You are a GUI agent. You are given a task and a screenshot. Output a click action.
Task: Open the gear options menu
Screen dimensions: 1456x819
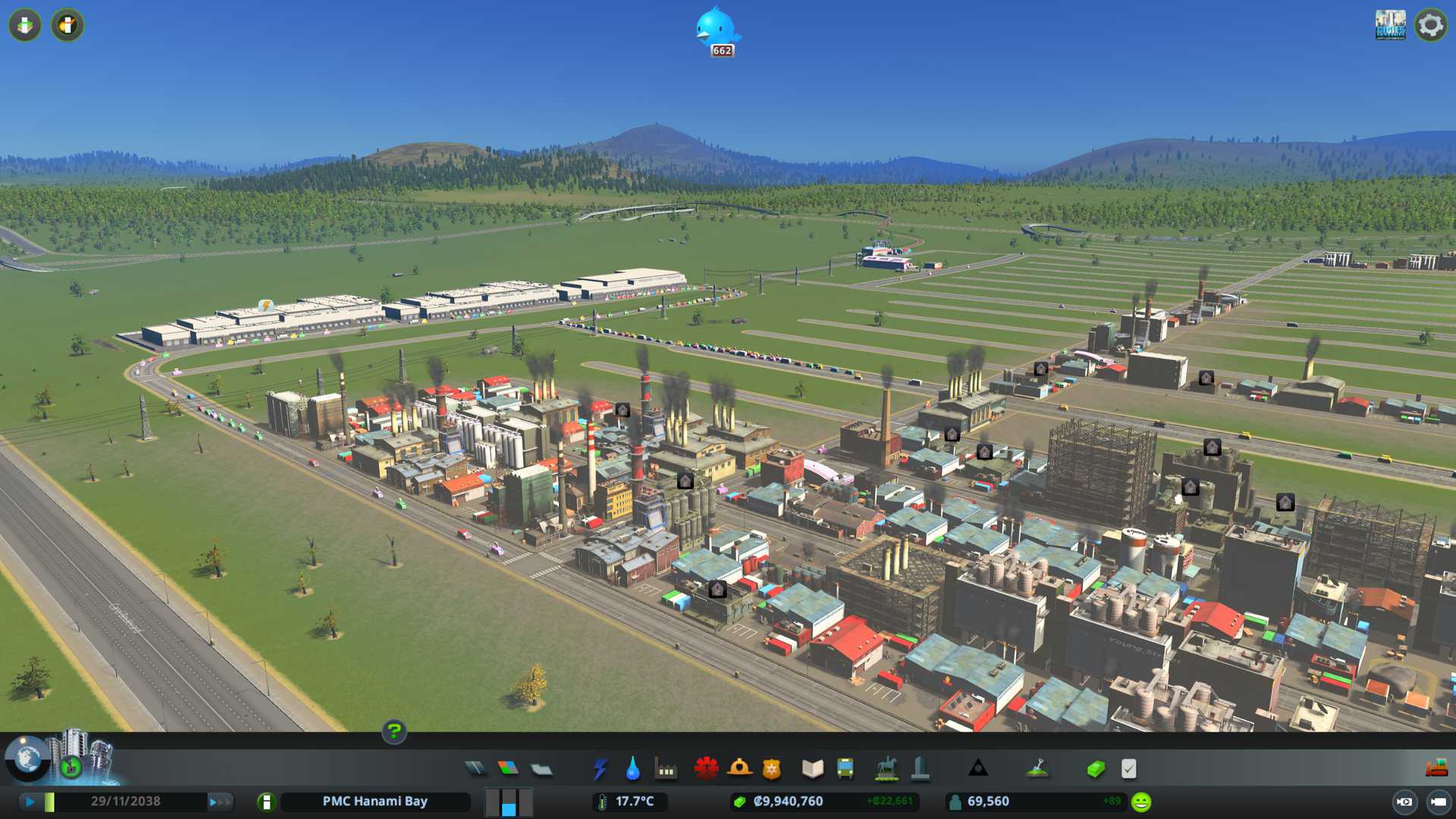click(1430, 26)
